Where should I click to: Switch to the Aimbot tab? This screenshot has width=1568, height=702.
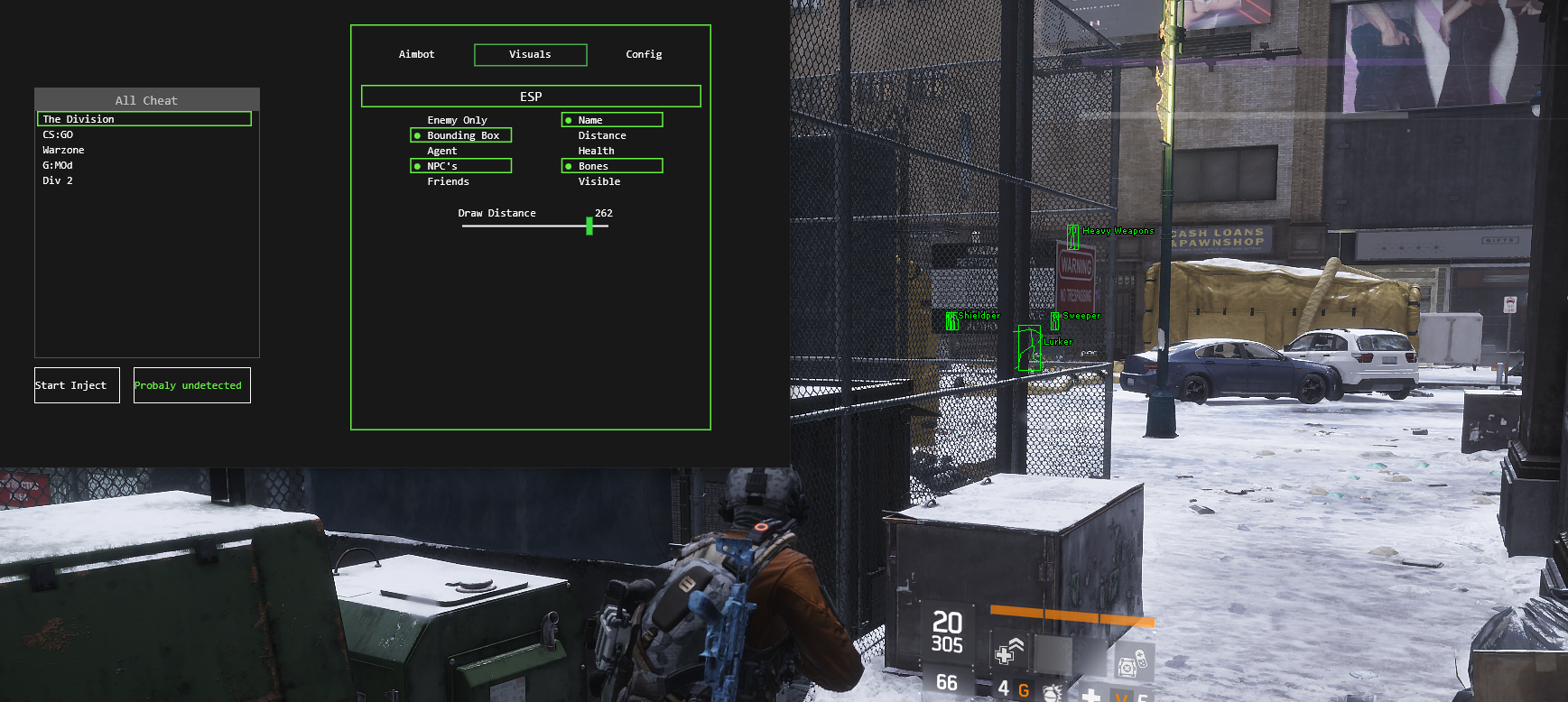pyautogui.click(x=416, y=55)
